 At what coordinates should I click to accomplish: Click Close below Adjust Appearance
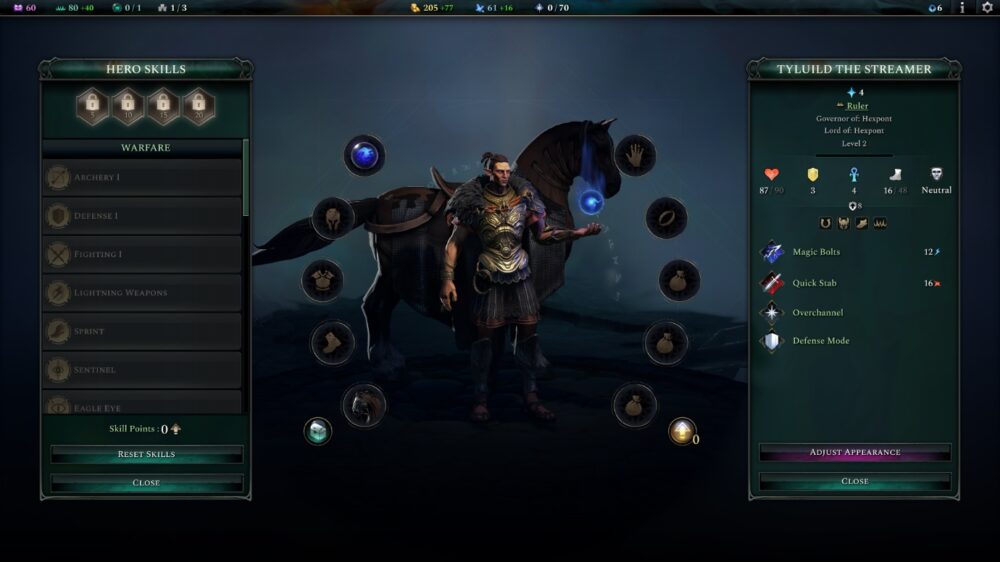[x=854, y=481]
